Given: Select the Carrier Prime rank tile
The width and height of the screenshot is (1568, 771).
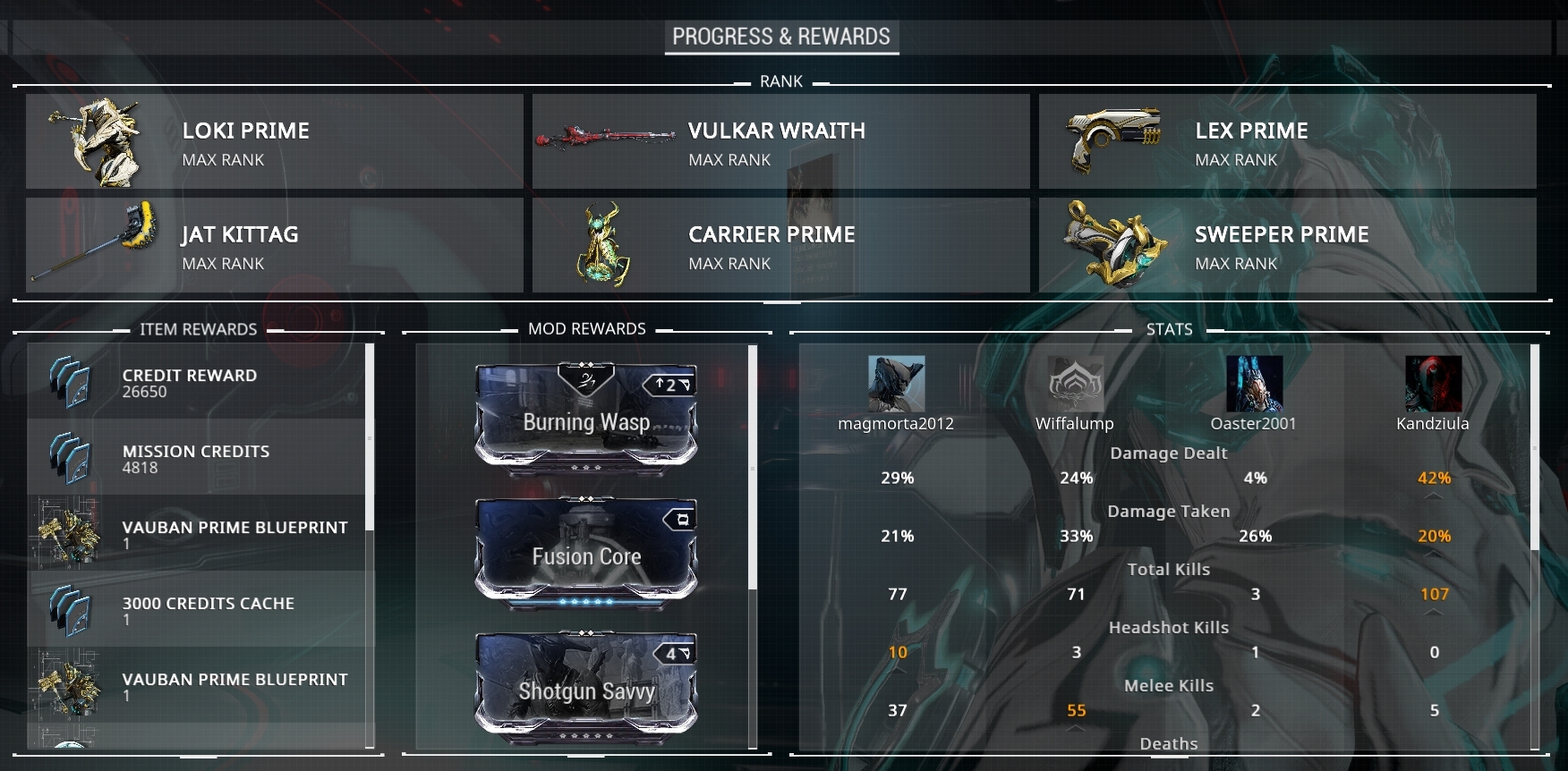Looking at the screenshot, I should pos(780,245).
